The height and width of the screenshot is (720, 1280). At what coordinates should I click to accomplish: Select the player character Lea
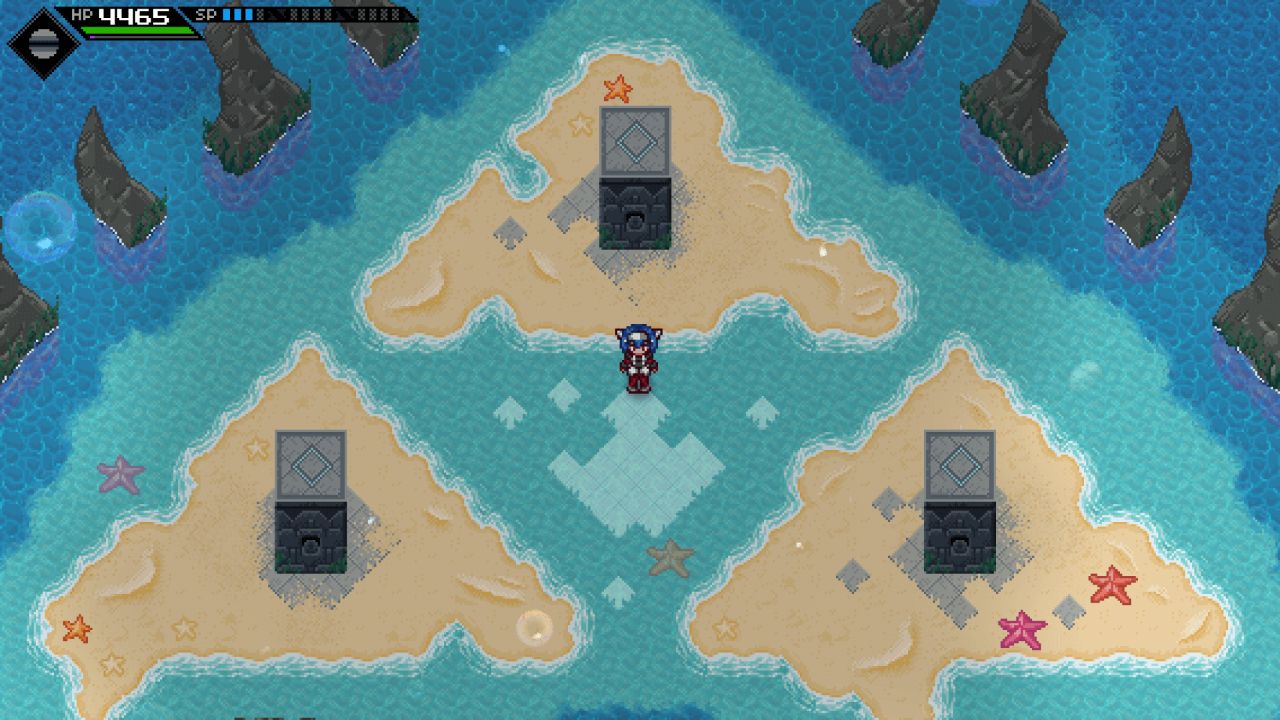coord(639,360)
